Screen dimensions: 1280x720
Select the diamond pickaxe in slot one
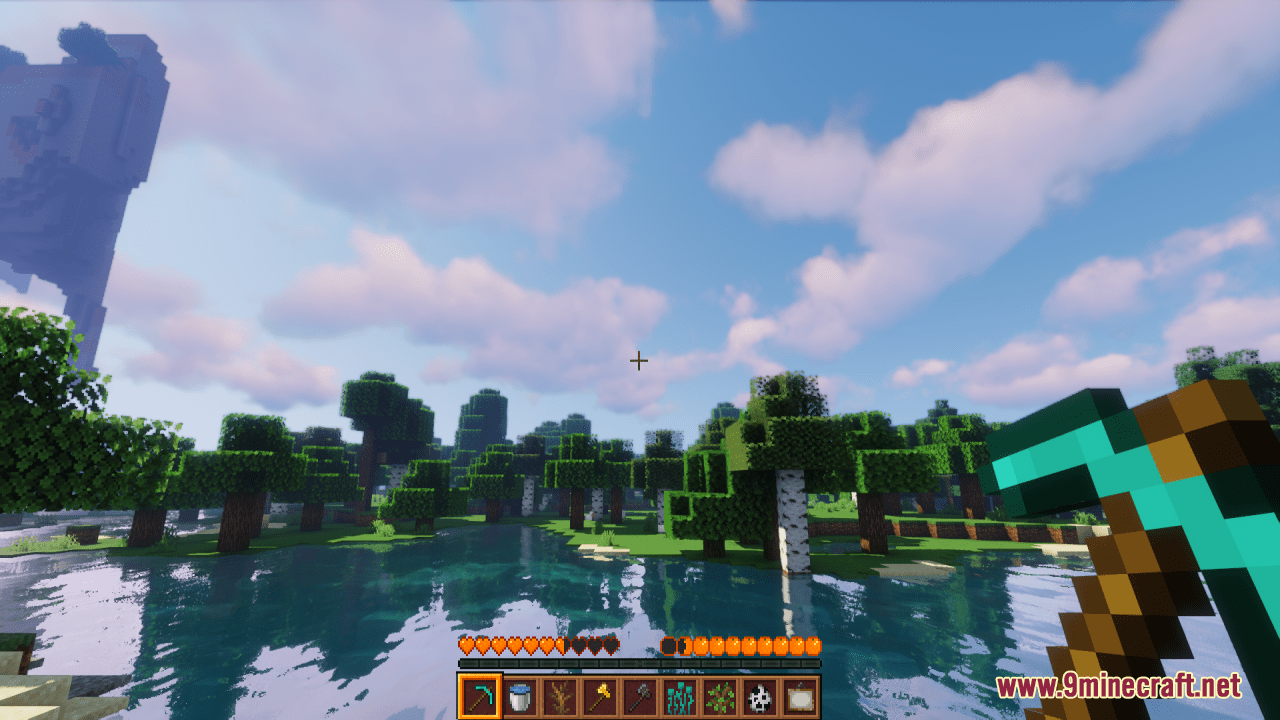pyautogui.click(x=482, y=697)
